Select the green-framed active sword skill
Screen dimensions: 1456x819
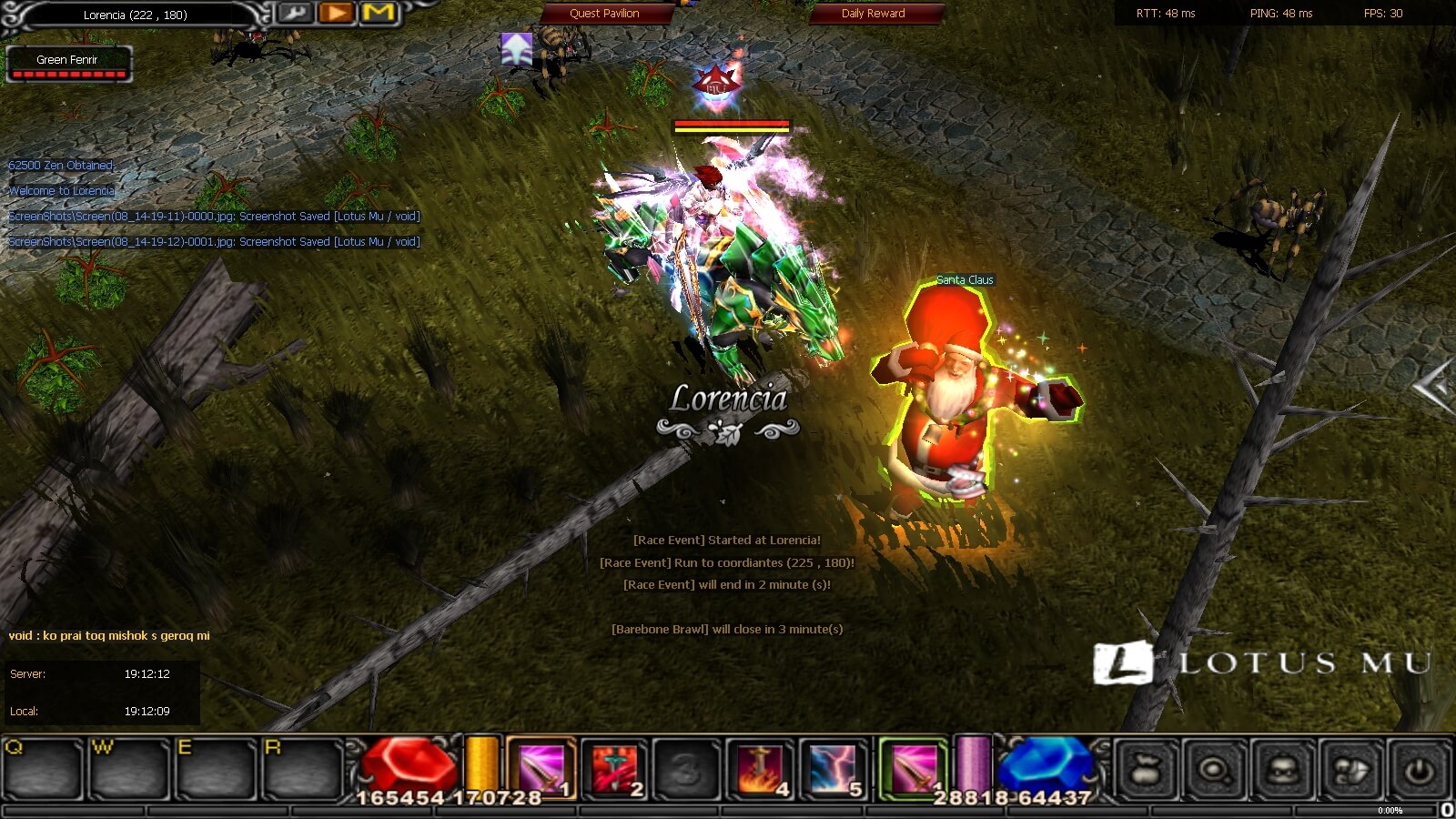(x=914, y=769)
